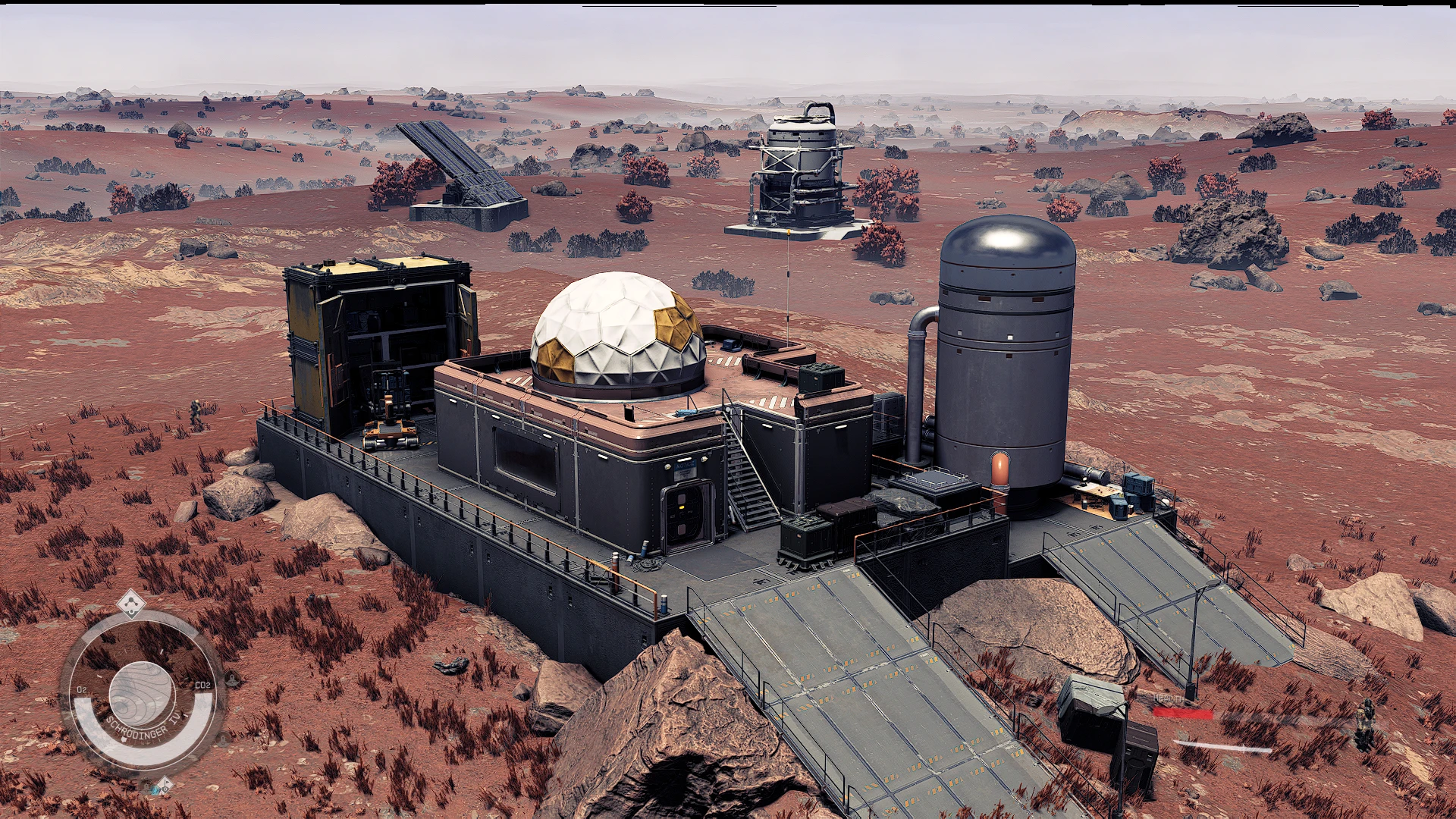Click the O2 label on the scanner ring
This screenshot has width=1456, height=819.
click(83, 689)
